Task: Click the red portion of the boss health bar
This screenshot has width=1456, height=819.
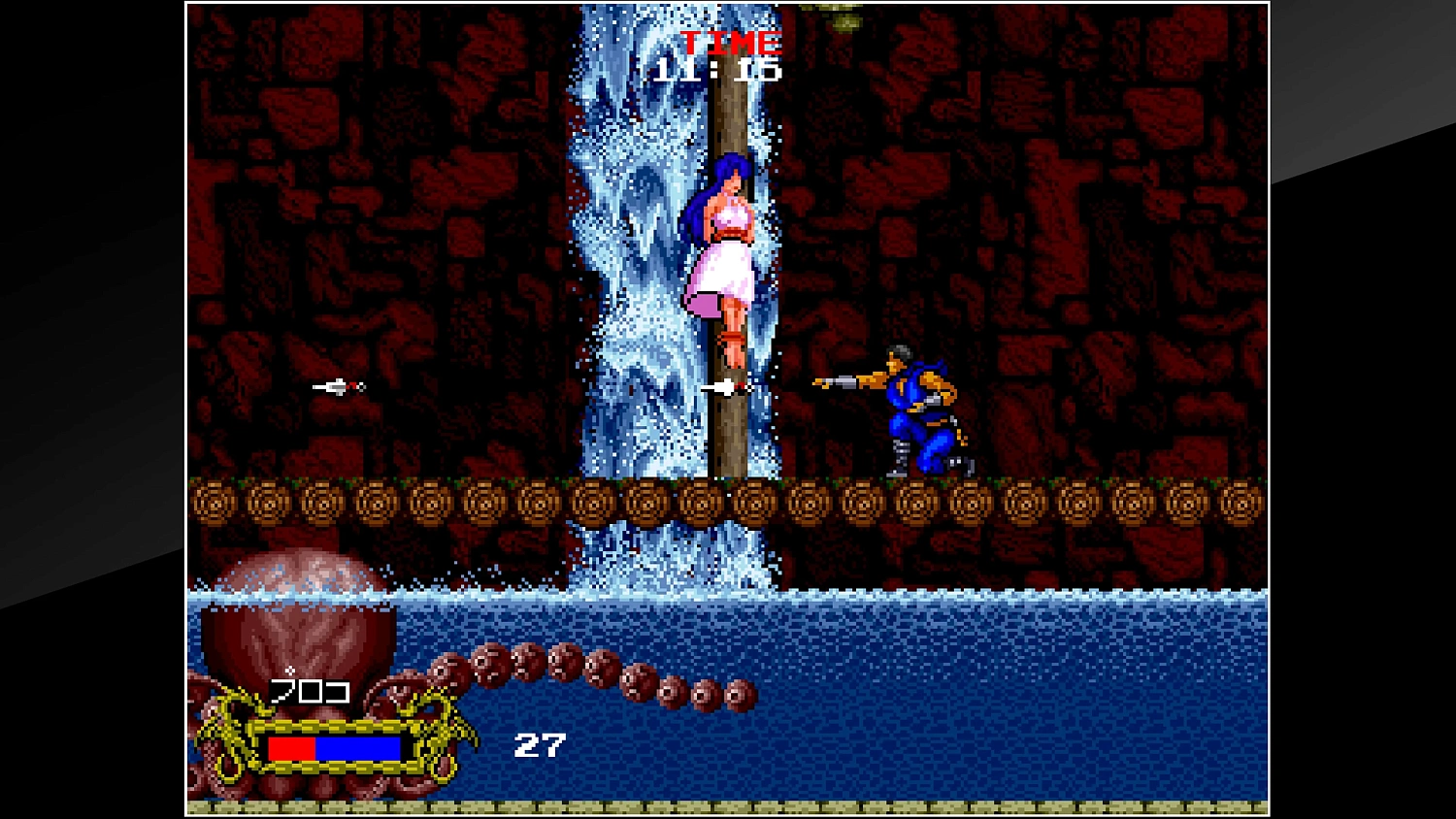Action: click(x=291, y=747)
